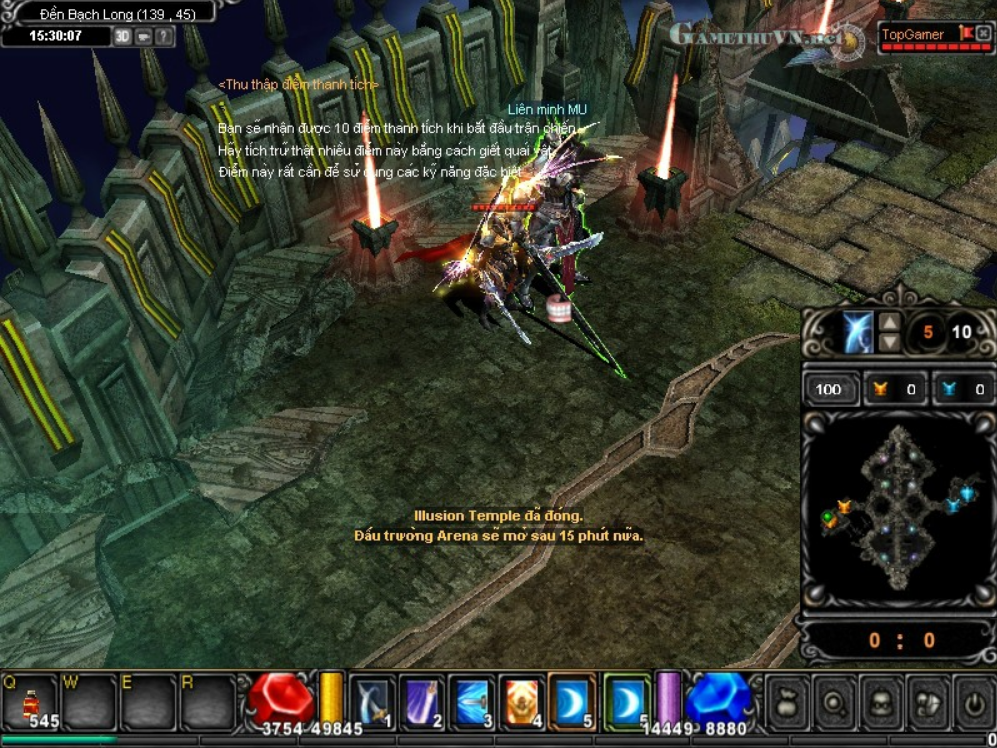
Task: Click the magnifying glass button
Action: click(x=833, y=704)
